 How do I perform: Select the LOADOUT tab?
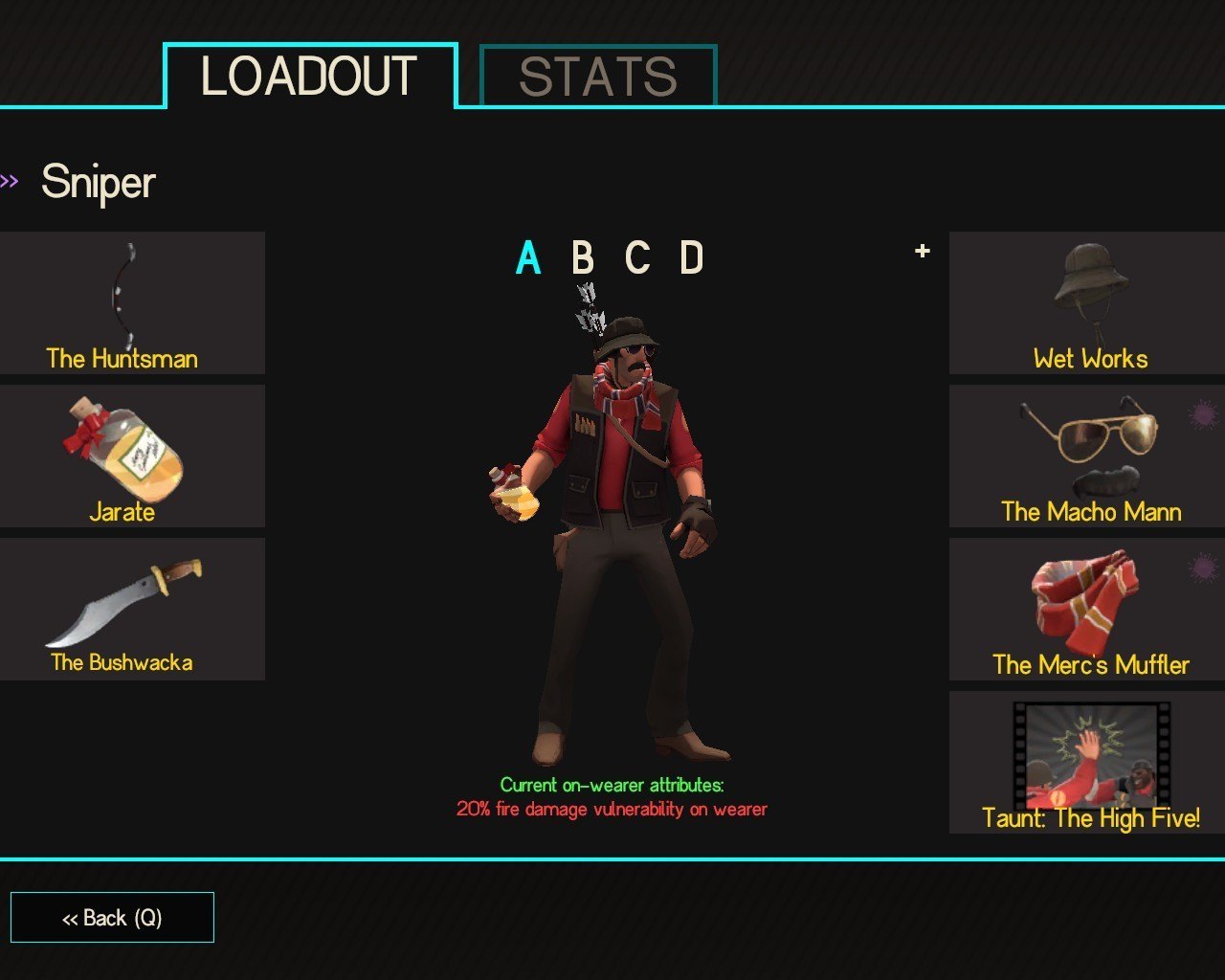pyautogui.click(x=309, y=77)
